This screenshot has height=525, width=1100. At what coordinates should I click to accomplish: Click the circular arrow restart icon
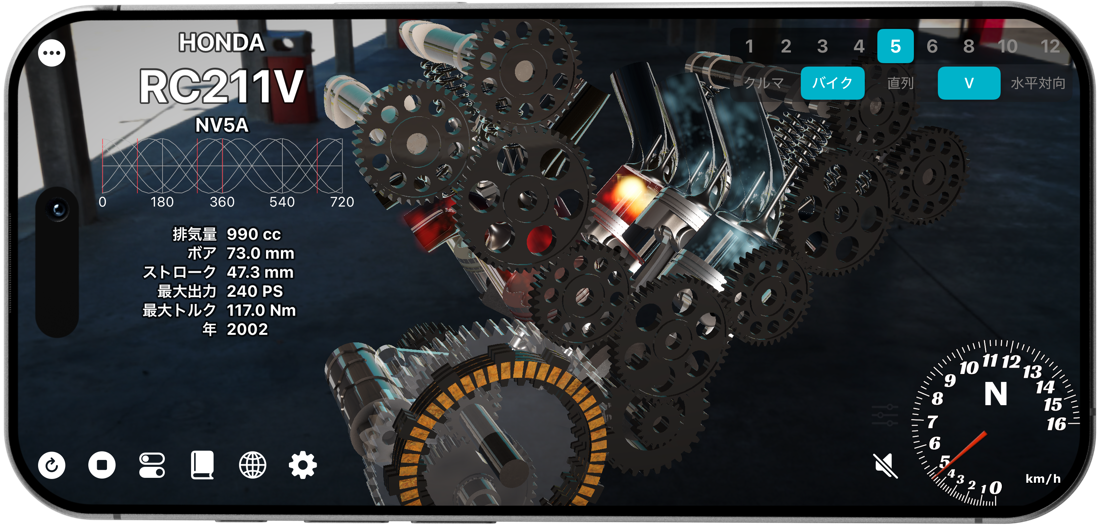pyautogui.click(x=52, y=464)
